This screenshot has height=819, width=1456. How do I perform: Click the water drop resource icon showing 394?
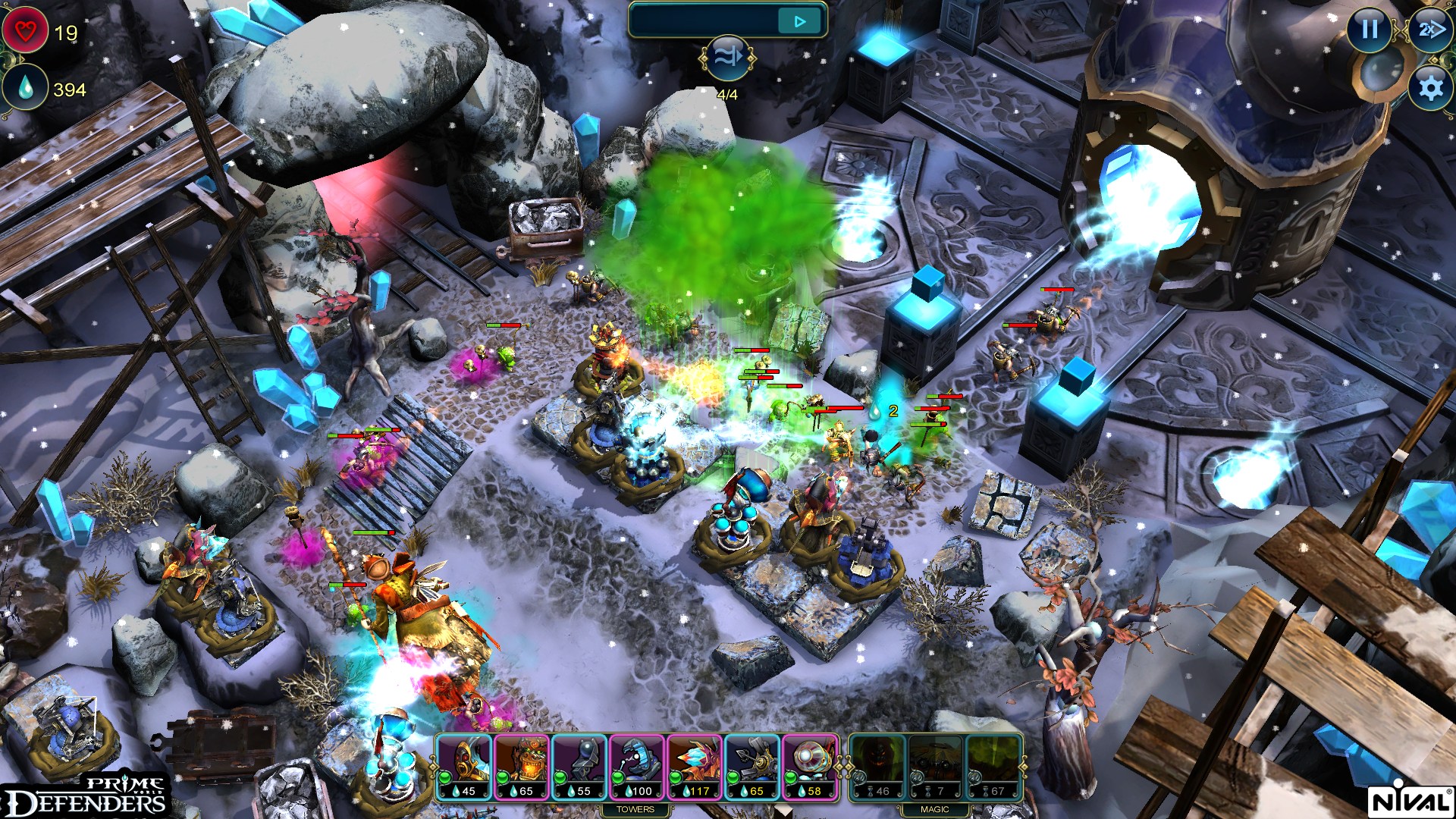tap(26, 87)
